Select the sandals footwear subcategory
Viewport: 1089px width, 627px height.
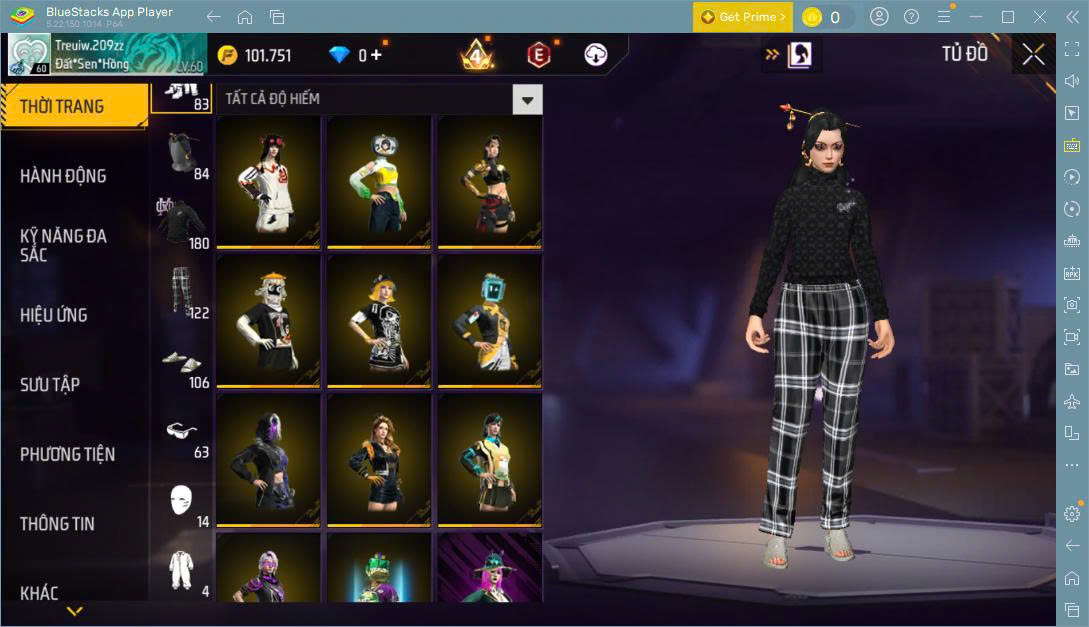[x=181, y=362]
